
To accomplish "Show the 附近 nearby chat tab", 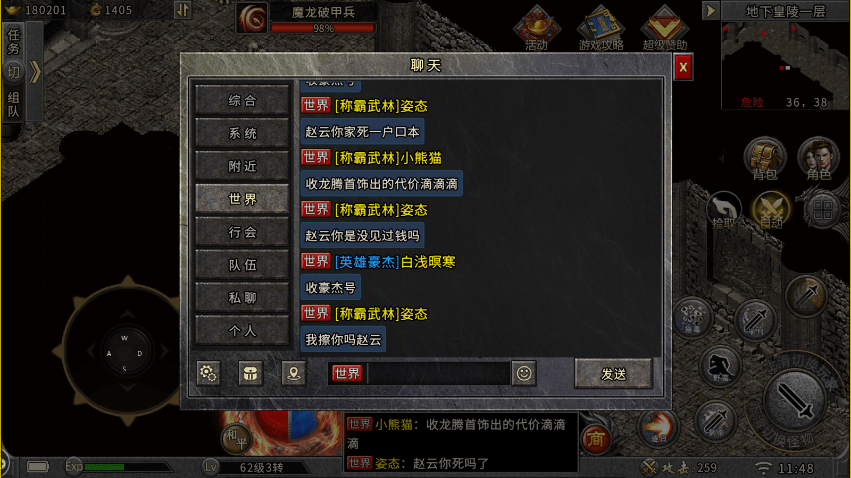I will click(243, 166).
